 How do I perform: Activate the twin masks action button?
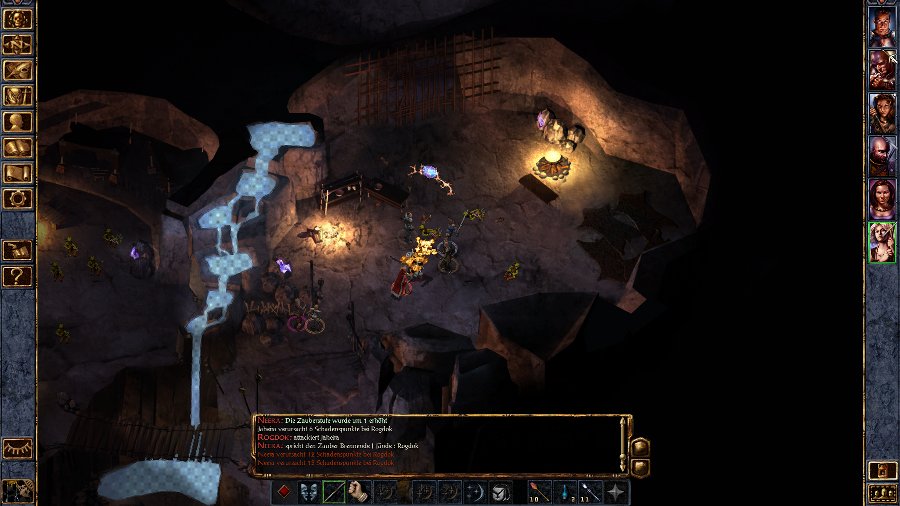309,491
